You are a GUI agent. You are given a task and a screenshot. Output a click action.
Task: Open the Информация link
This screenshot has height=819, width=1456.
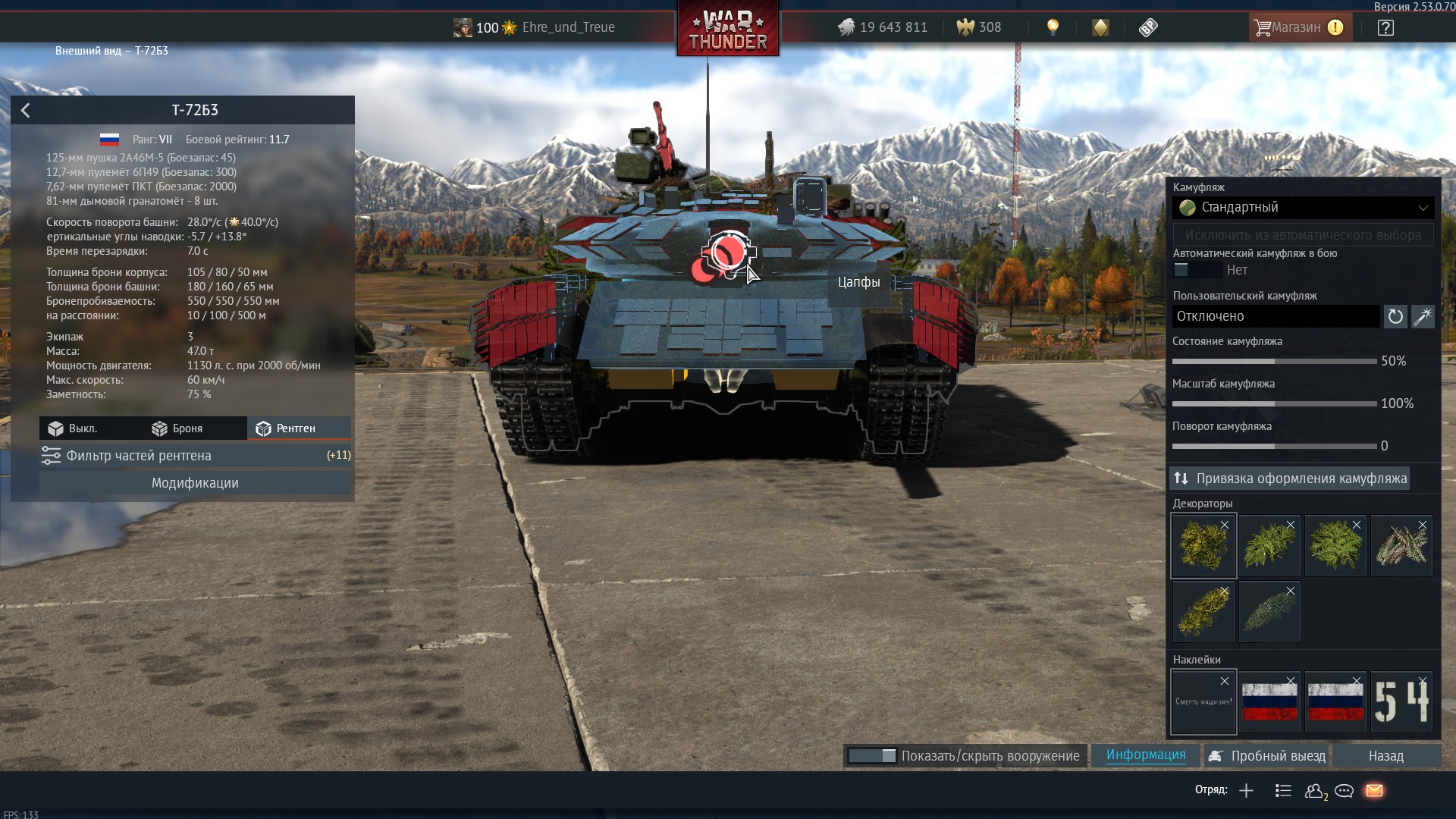point(1145,755)
